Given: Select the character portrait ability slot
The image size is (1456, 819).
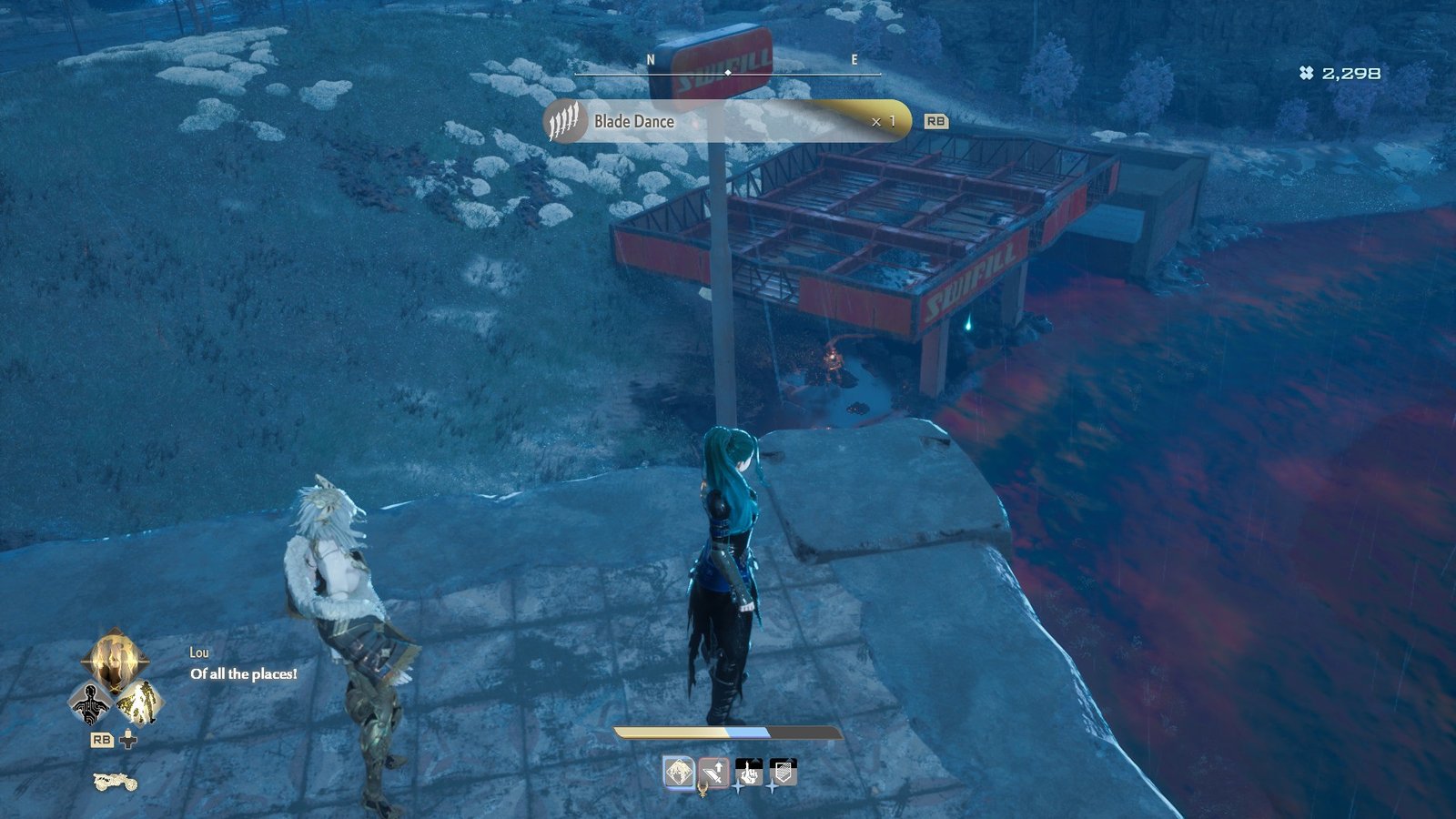Looking at the screenshot, I should point(679,773).
